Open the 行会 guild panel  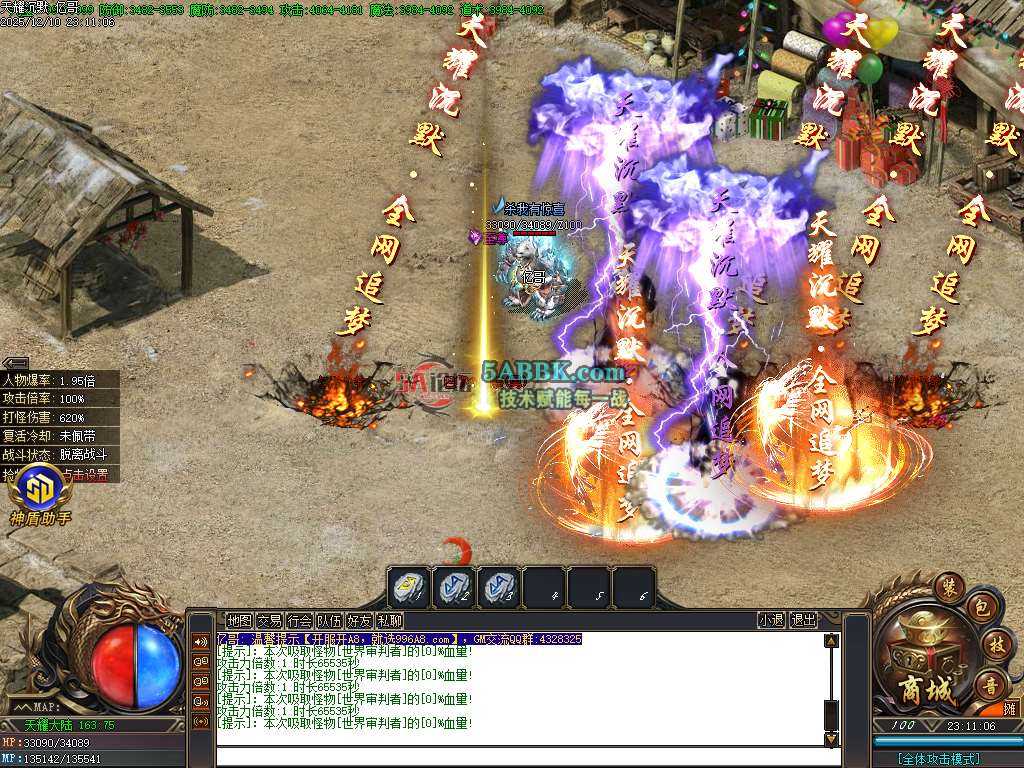[x=299, y=620]
